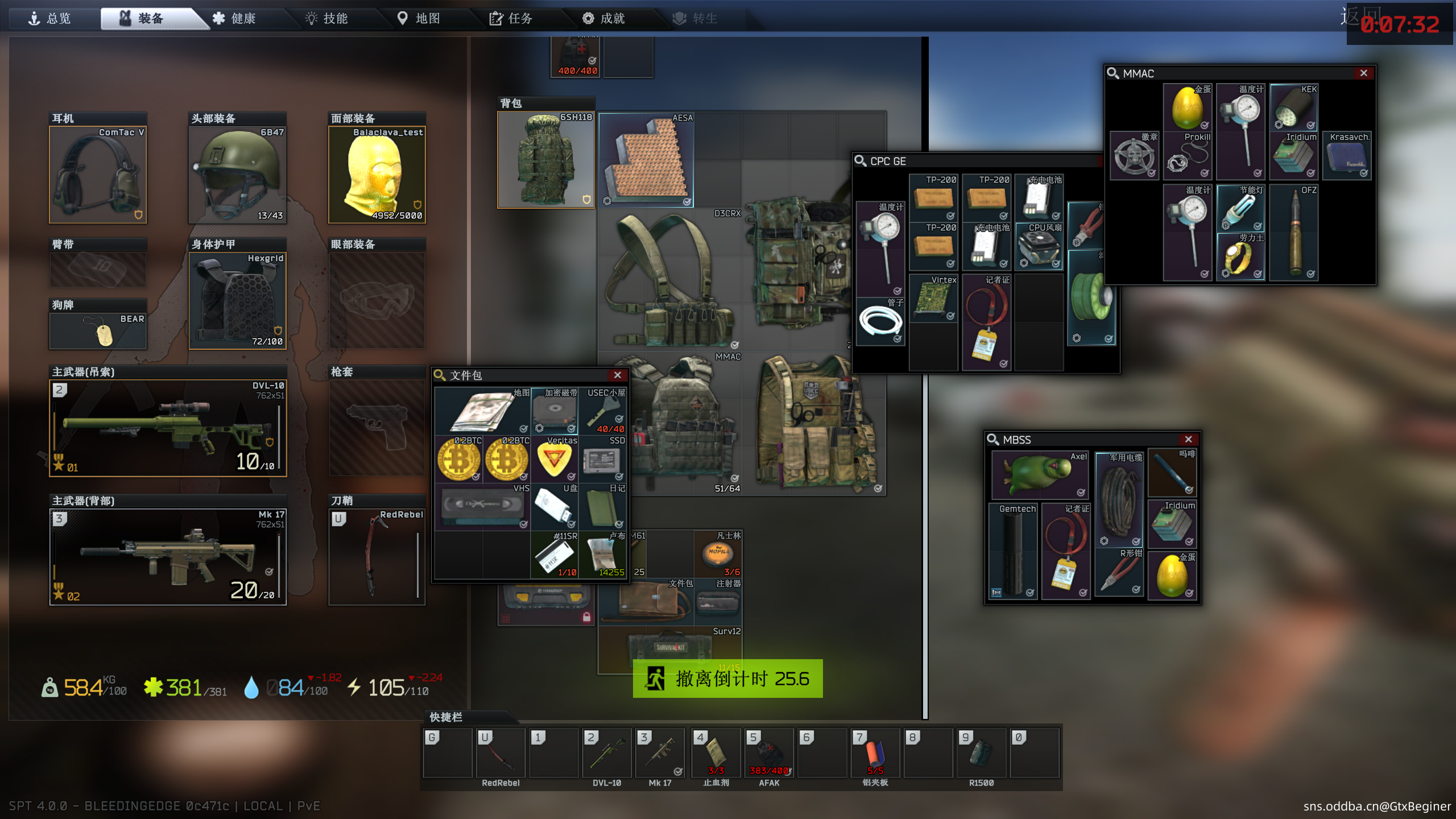The image size is (1456, 819).
Task: Close the MMAC container window
Action: [x=1363, y=73]
